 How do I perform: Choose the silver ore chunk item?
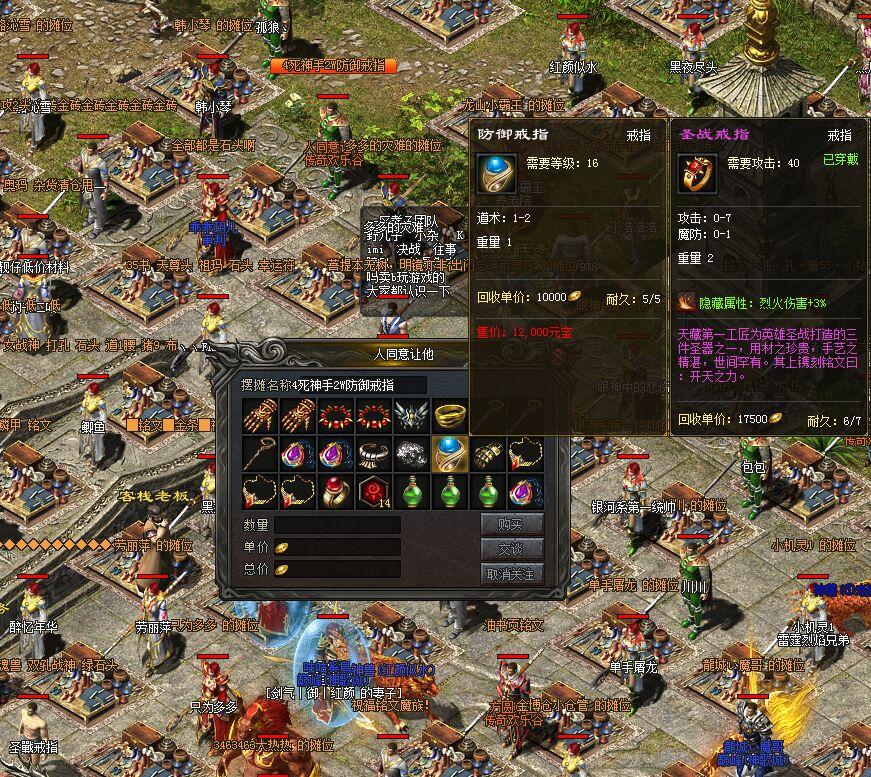pos(410,453)
